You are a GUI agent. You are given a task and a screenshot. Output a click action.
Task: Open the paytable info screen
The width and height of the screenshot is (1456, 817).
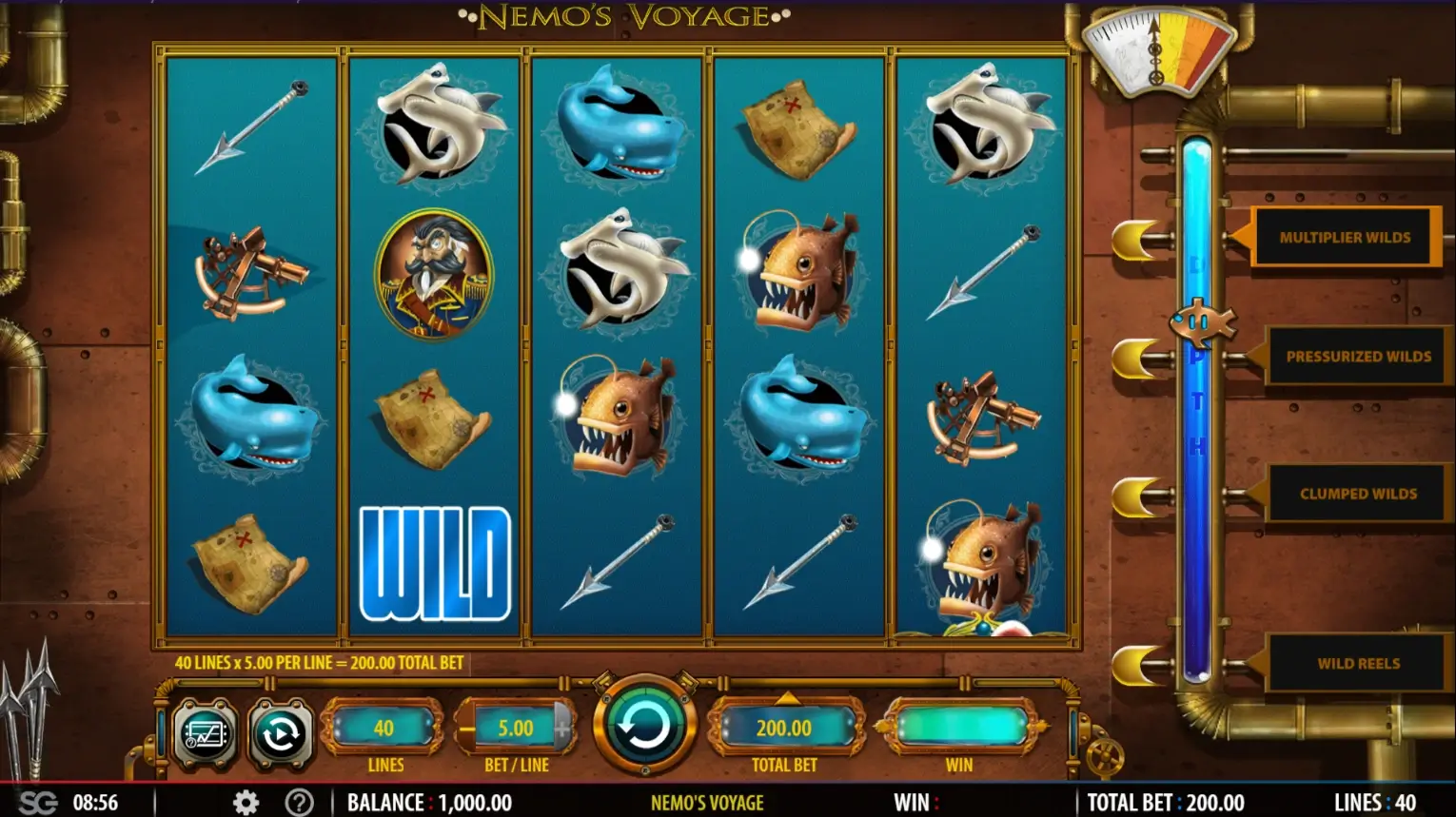pyautogui.click(x=206, y=733)
